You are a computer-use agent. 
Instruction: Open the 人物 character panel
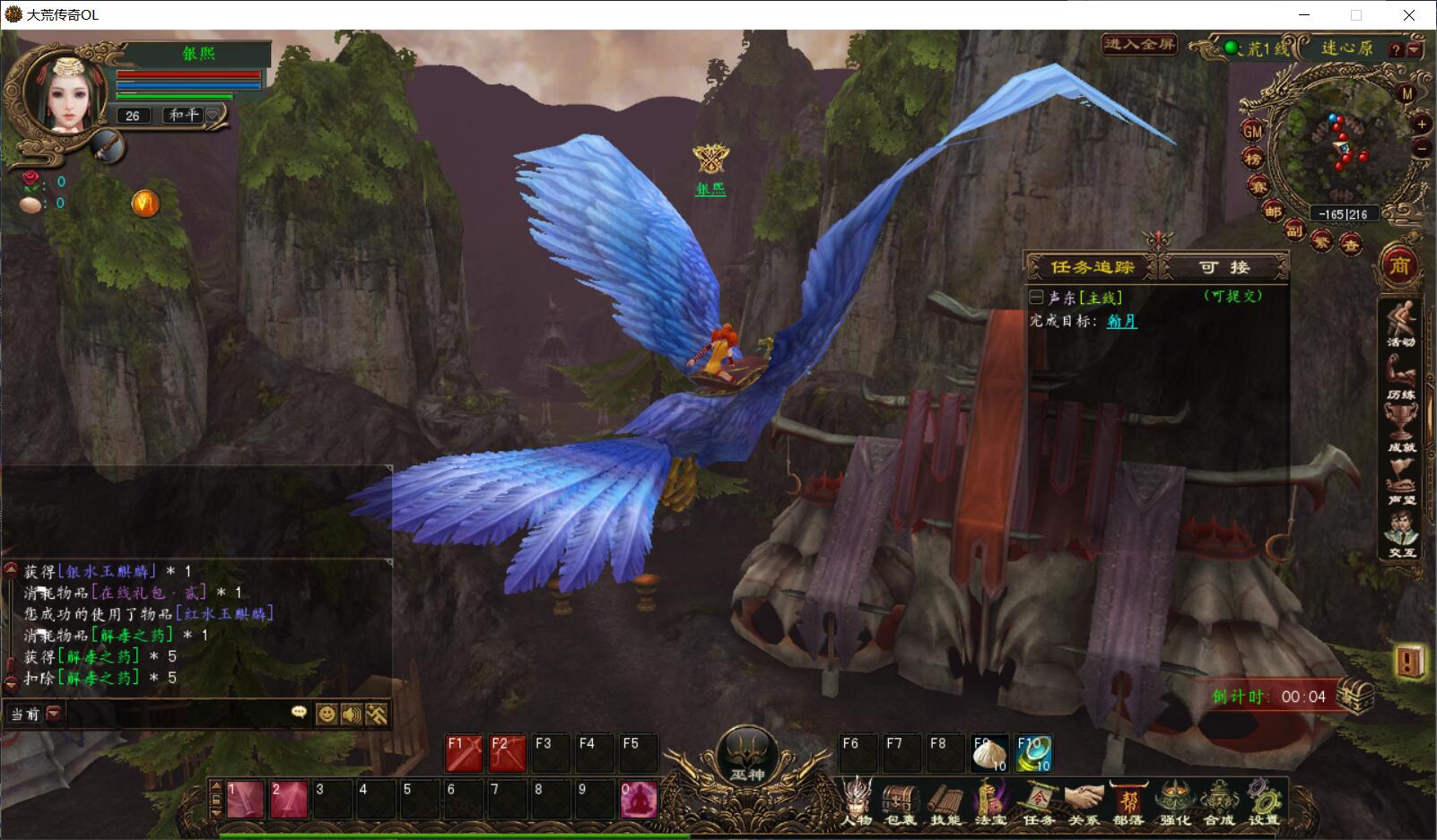858,801
